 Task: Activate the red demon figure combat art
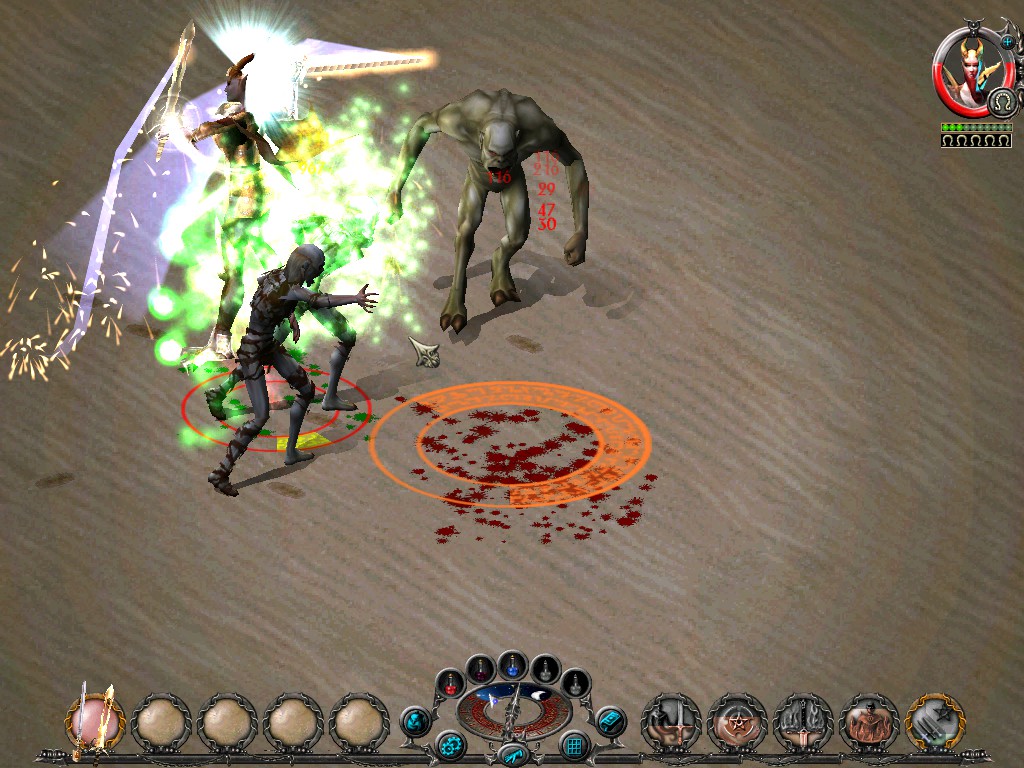tap(869, 721)
